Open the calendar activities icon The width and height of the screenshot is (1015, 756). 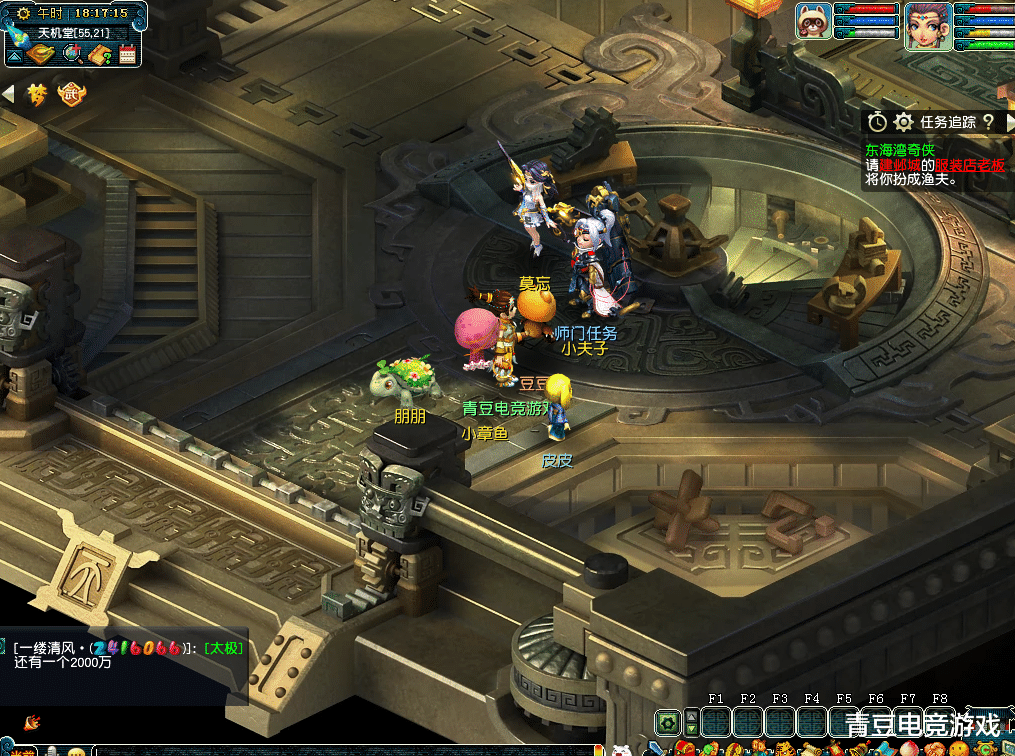point(128,54)
